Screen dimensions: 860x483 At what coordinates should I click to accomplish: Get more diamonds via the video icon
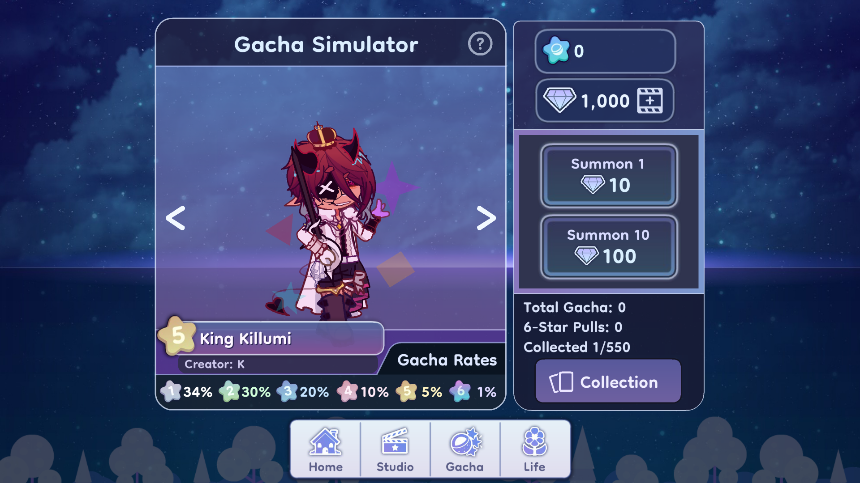coord(651,101)
